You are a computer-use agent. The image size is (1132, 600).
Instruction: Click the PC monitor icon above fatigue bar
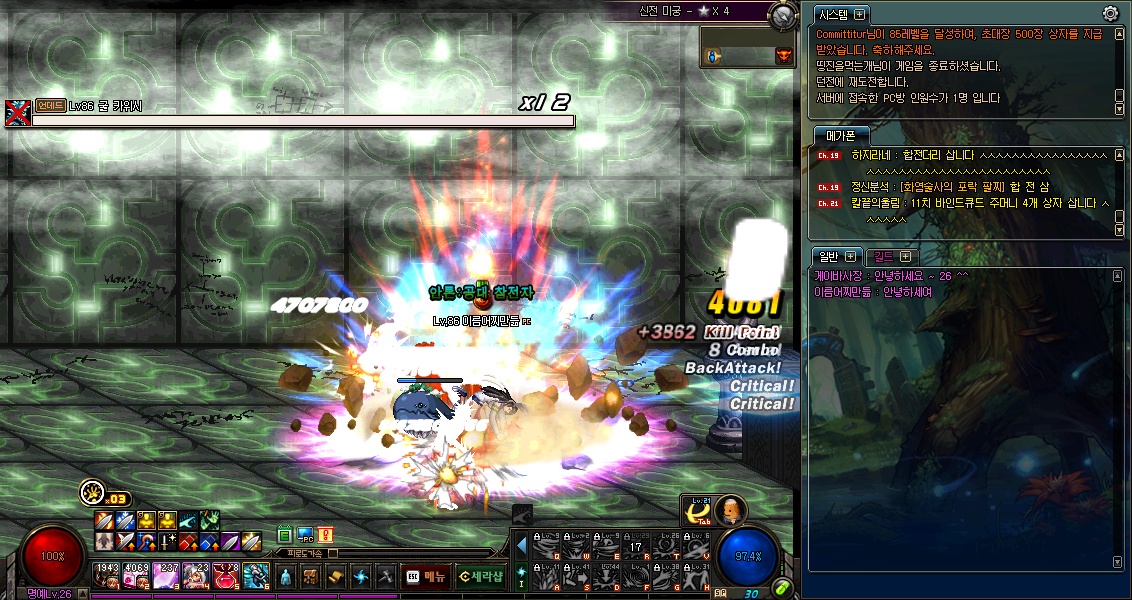305,535
